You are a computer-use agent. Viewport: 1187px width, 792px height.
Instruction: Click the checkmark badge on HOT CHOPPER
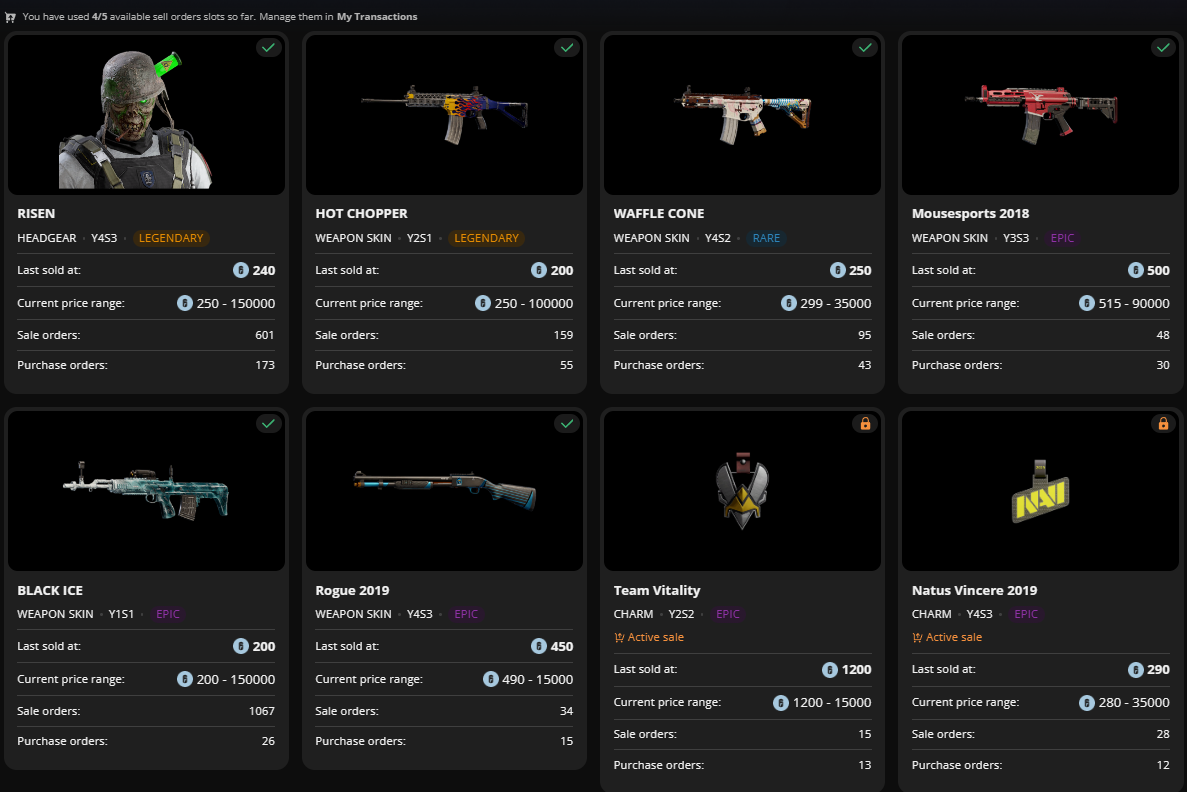(x=567, y=47)
